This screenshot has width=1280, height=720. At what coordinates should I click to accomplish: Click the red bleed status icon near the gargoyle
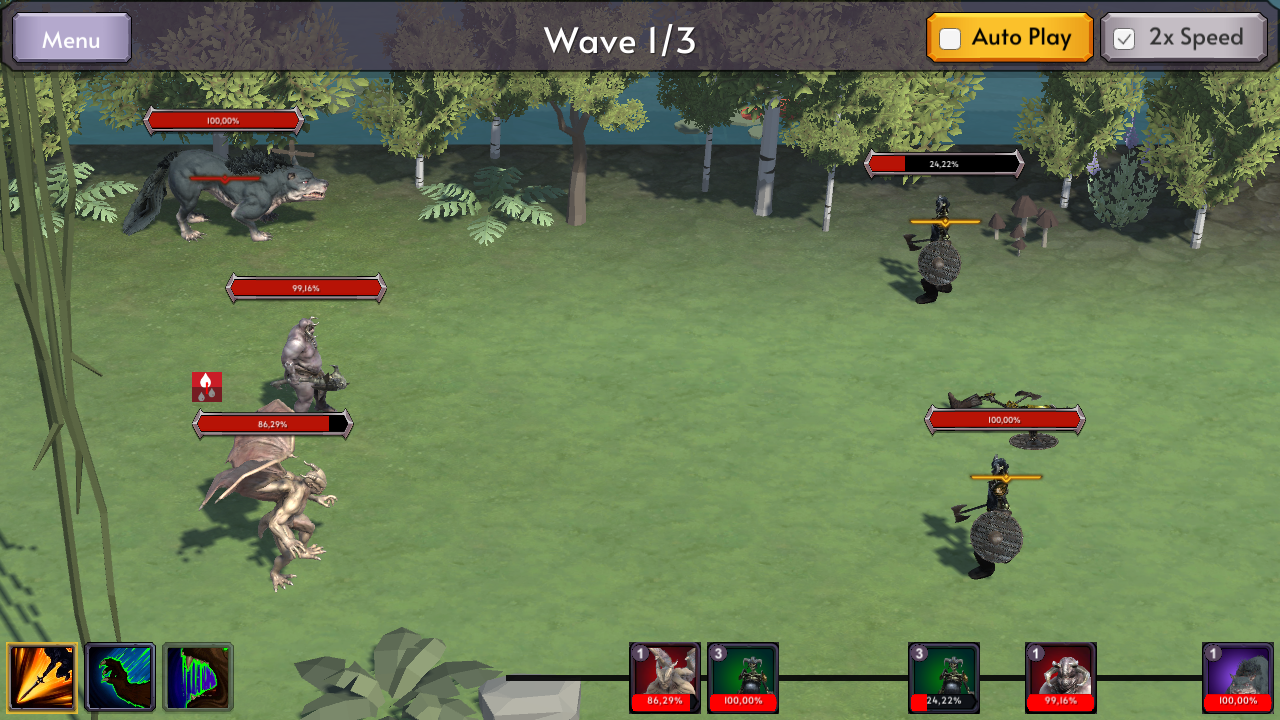coord(205,387)
